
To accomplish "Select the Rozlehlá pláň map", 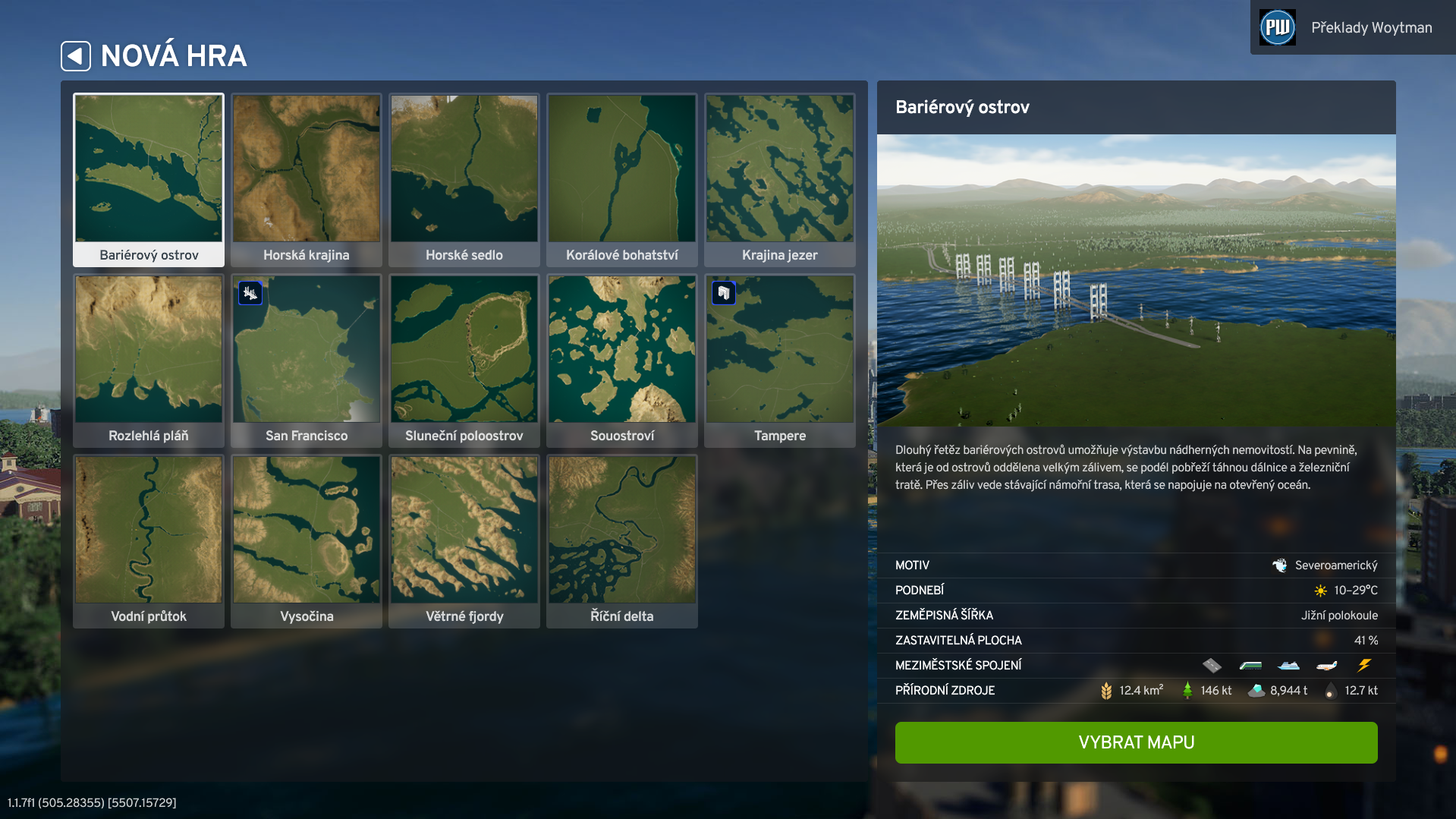I will [x=149, y=360].
